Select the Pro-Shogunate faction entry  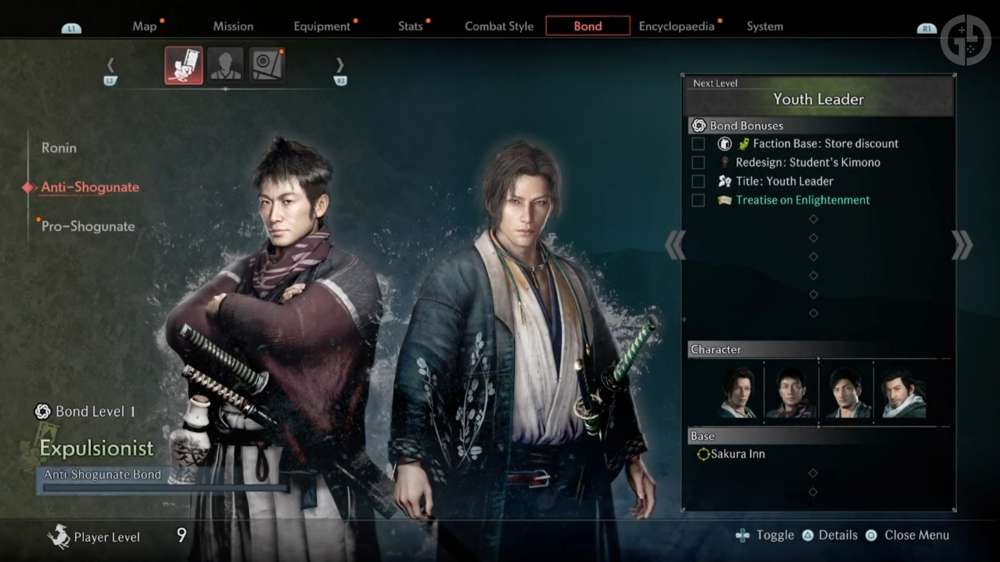[x=88, y=226]
